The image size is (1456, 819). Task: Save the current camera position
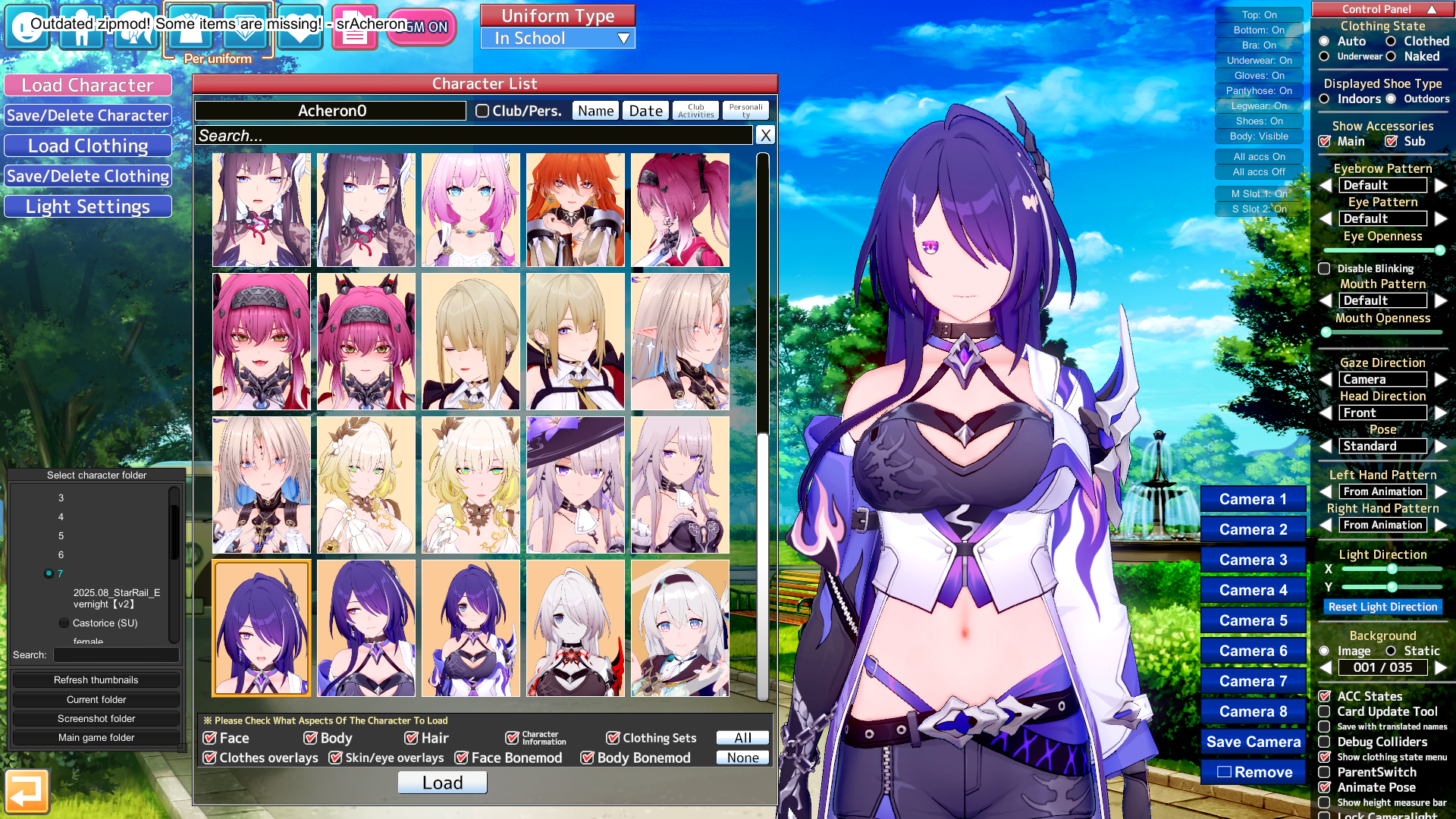[x=1253, y=742]
